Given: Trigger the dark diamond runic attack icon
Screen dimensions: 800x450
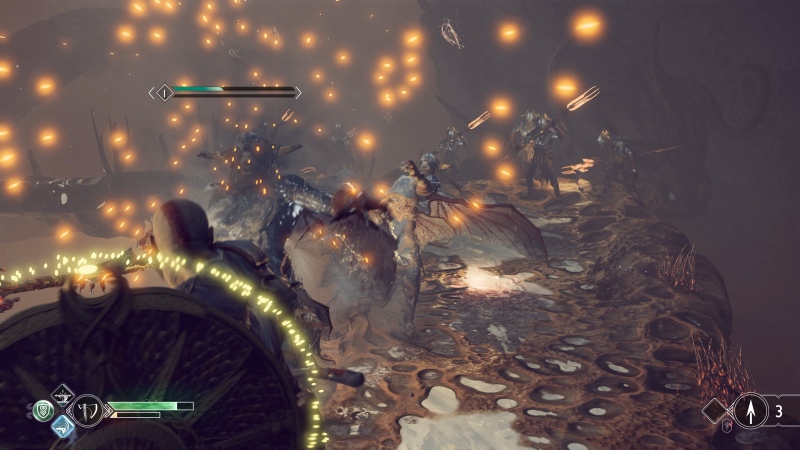Looking at the screenshot, I should (63, 393).
